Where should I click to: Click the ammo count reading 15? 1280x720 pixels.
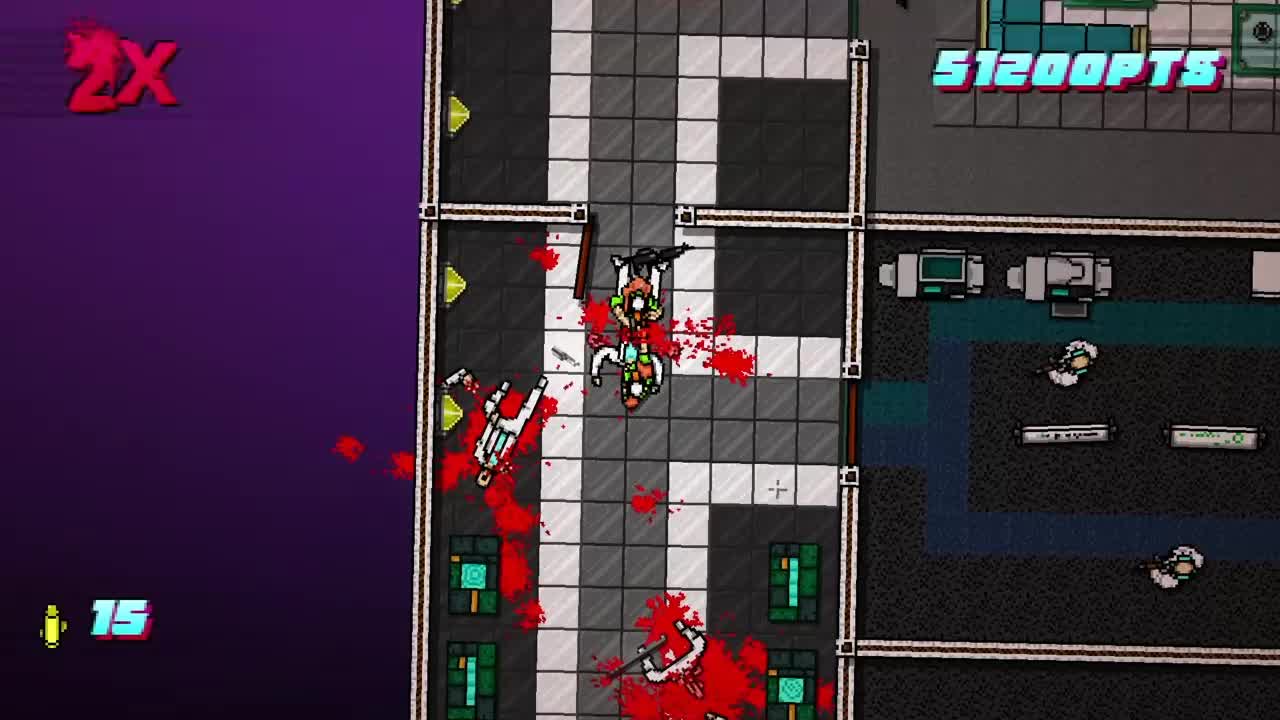[x=118, y=620]
